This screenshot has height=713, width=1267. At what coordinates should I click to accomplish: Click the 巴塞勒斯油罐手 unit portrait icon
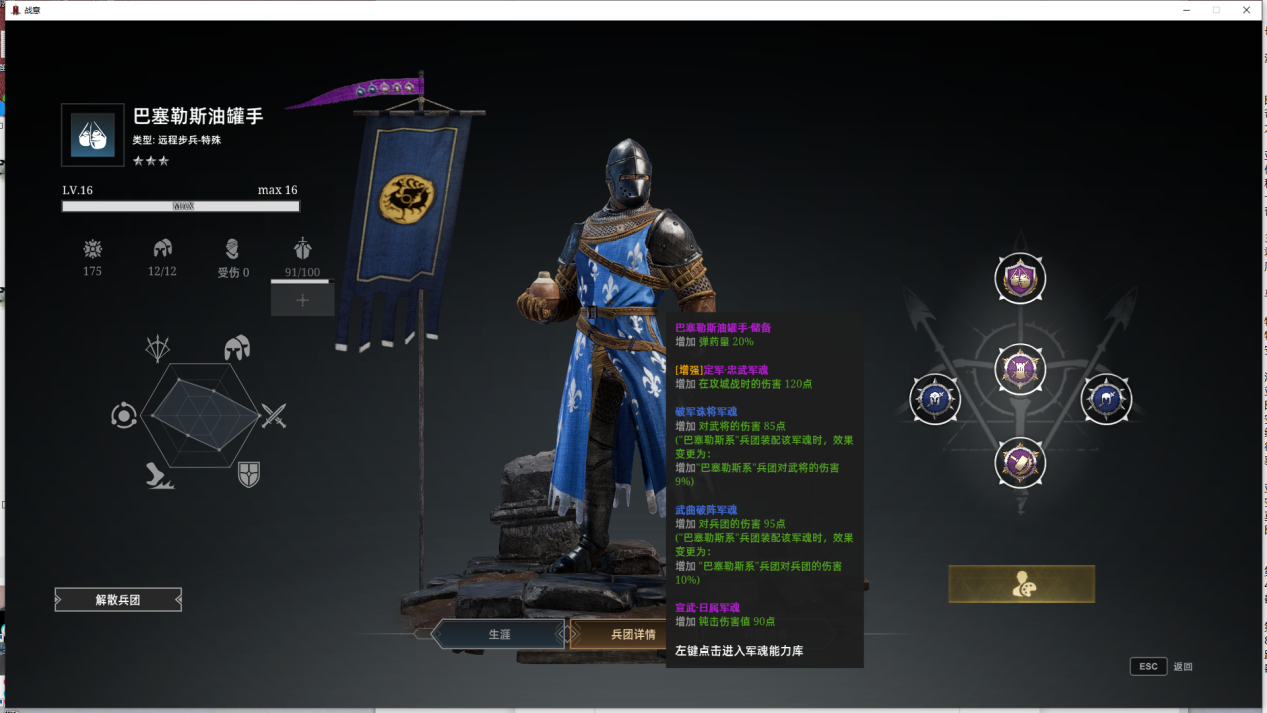93,135
